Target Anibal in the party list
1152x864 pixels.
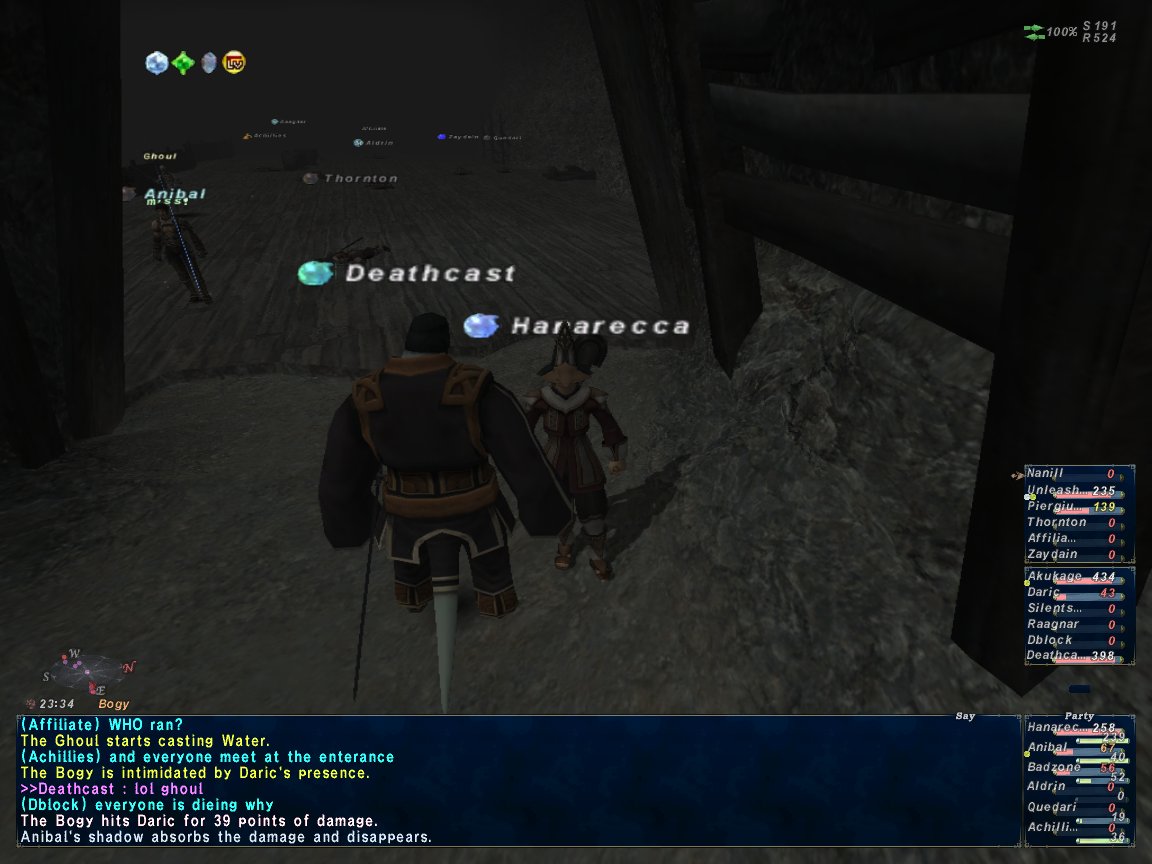[1048, 747]
